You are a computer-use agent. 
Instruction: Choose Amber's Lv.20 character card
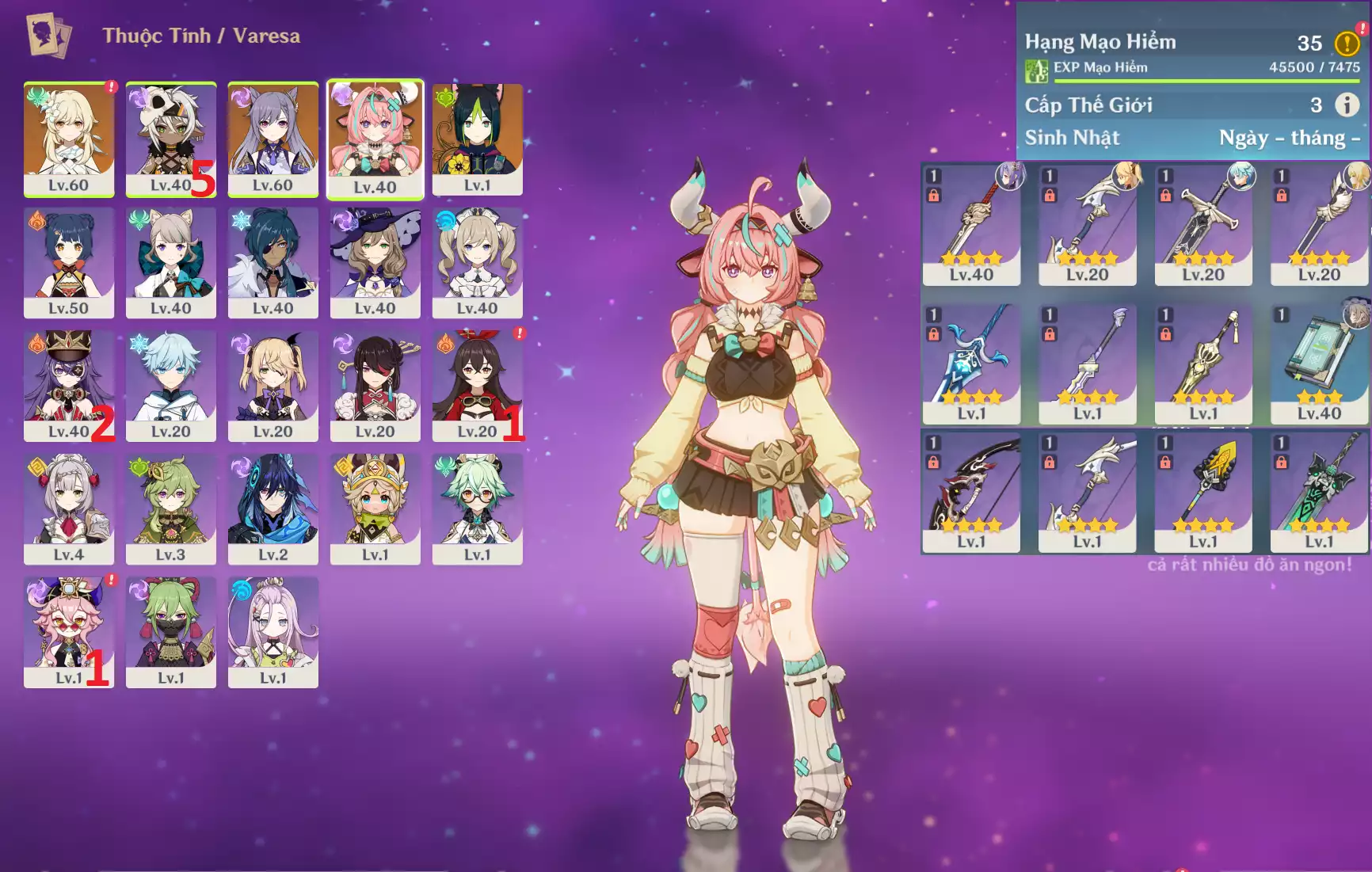478,386
